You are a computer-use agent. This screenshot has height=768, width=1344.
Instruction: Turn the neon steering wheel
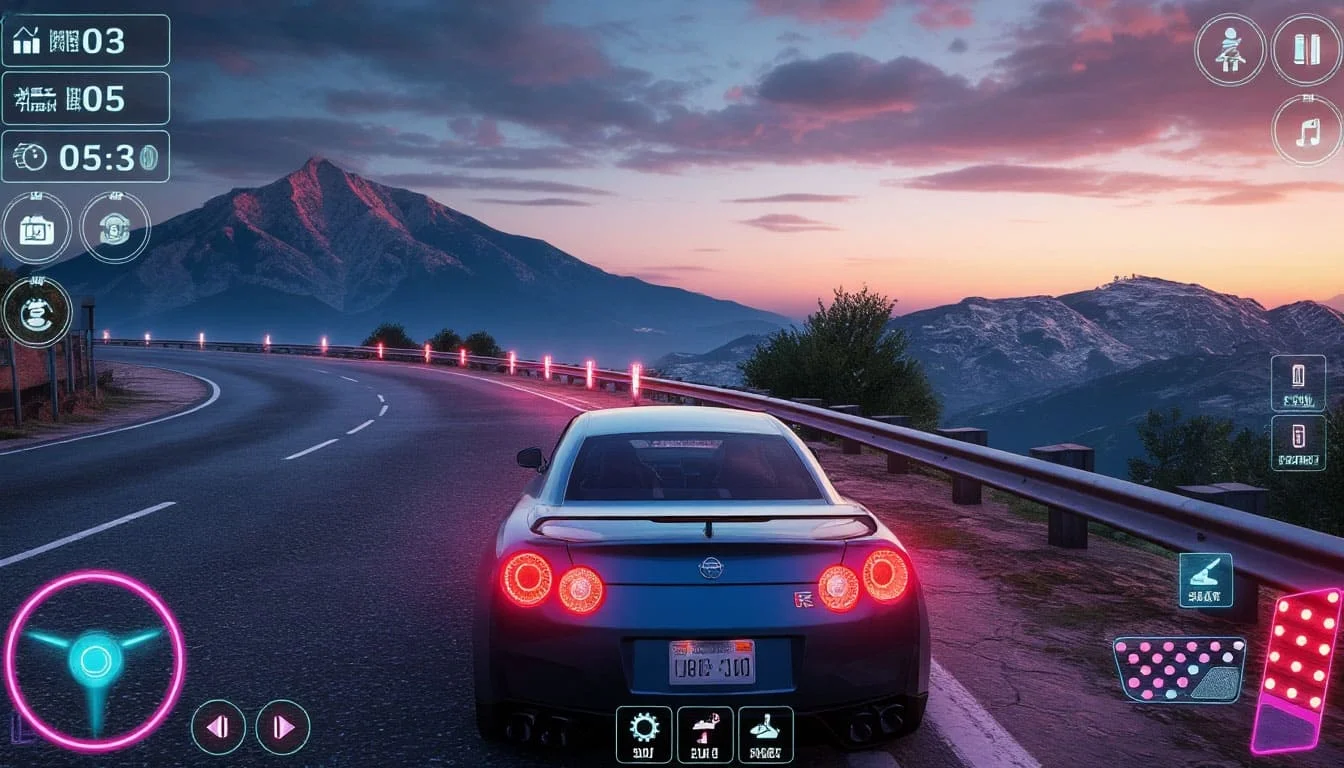(x=95, y=660)
